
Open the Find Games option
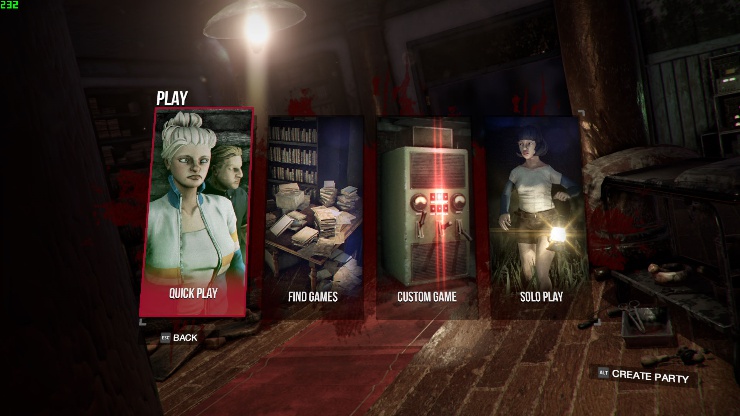tap(313, 215)
